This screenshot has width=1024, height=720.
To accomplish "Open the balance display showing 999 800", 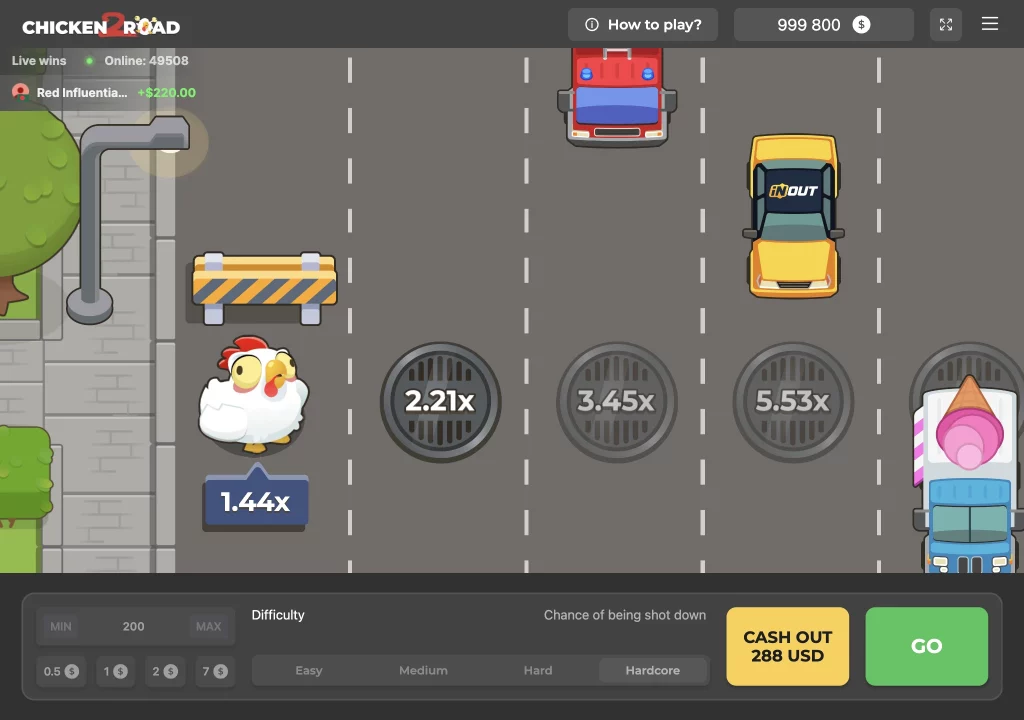I will point(823,25).
